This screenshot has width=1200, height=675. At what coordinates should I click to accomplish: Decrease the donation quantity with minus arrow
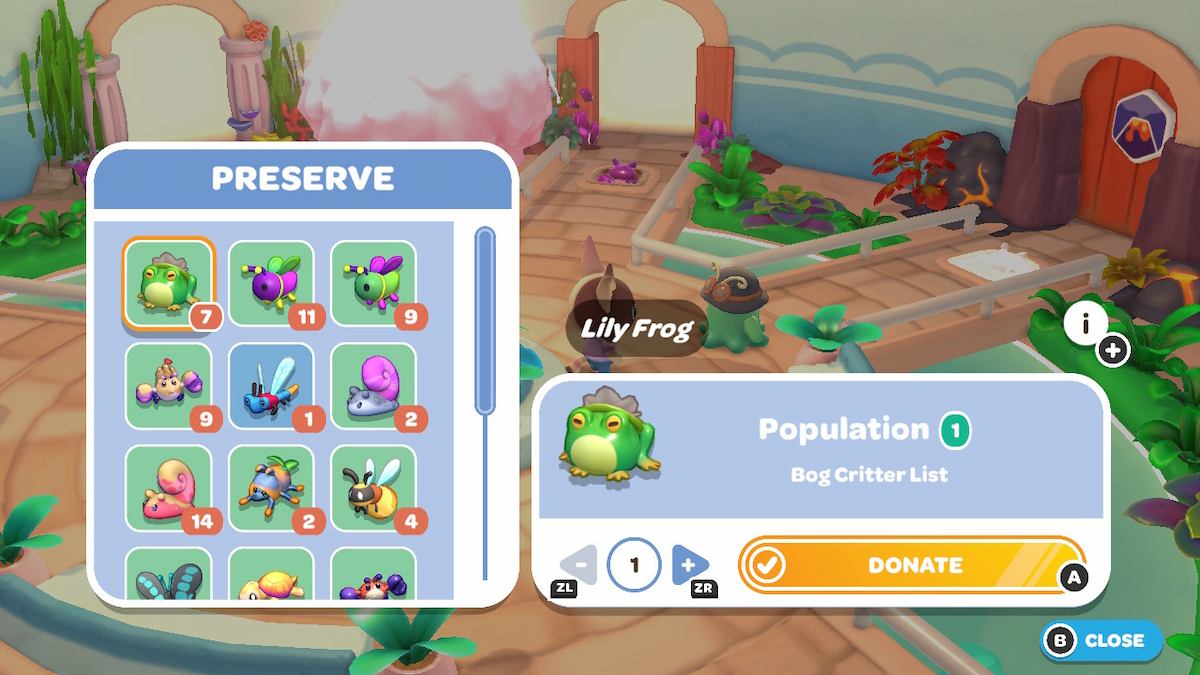point(580,565)
